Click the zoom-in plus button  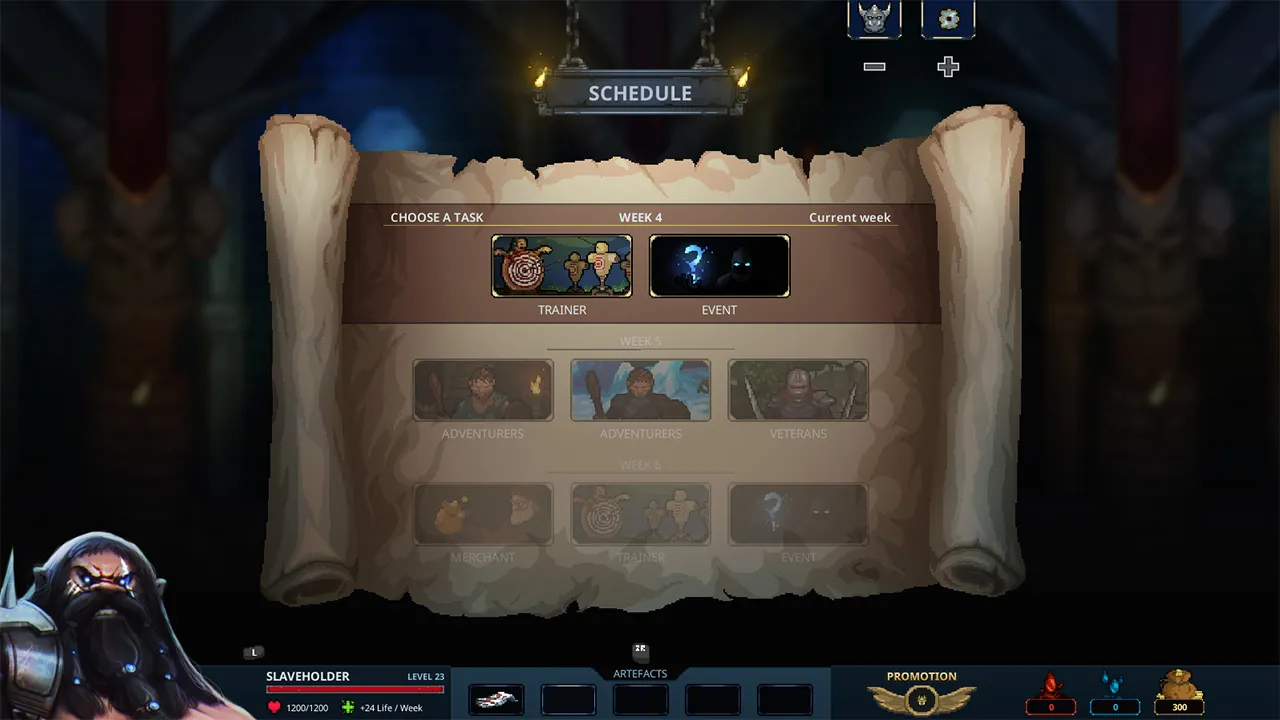click(x=946, y=66)
